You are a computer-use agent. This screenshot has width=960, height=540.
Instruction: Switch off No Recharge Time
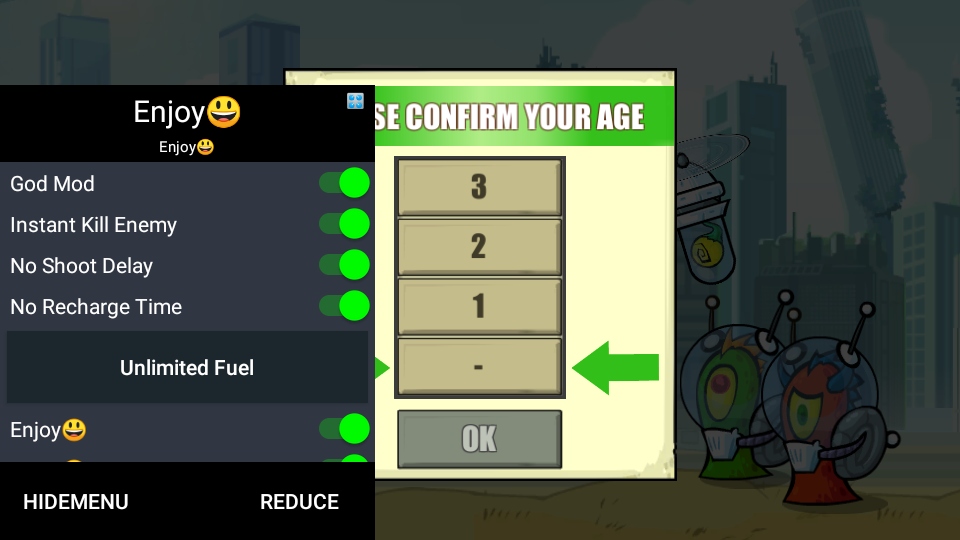(344, 307)
